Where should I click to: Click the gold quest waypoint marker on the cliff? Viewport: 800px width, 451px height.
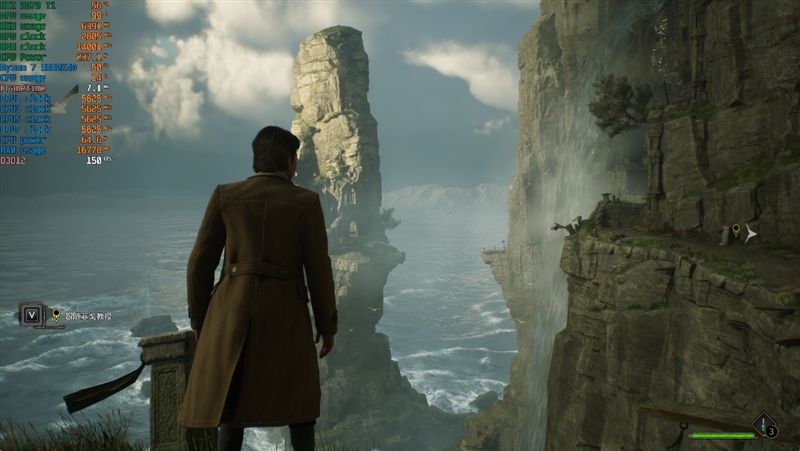coord(736,232)
